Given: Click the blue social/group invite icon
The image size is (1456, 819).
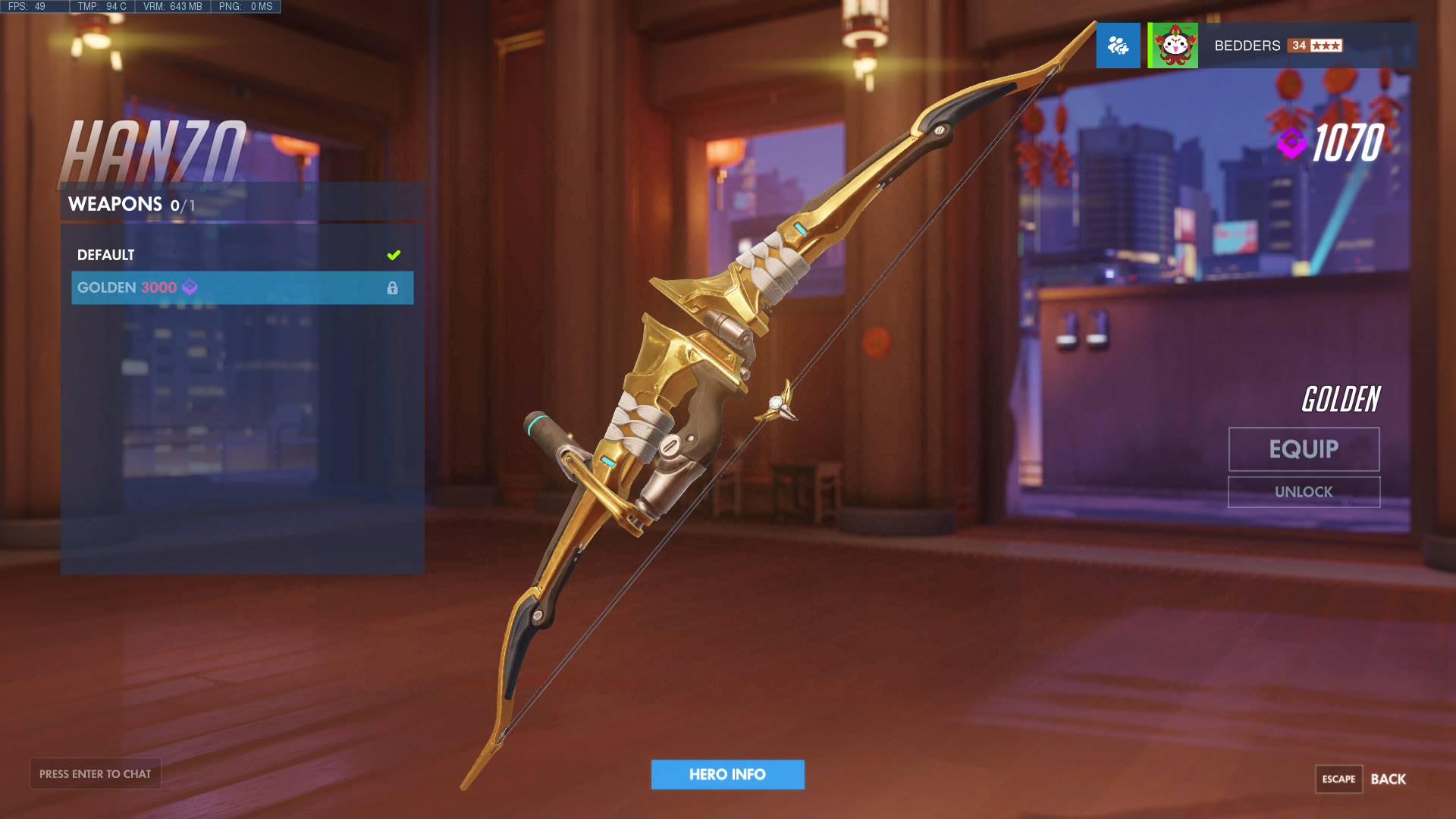Looking at the screenshot, I should click(x=1118, y=45).
